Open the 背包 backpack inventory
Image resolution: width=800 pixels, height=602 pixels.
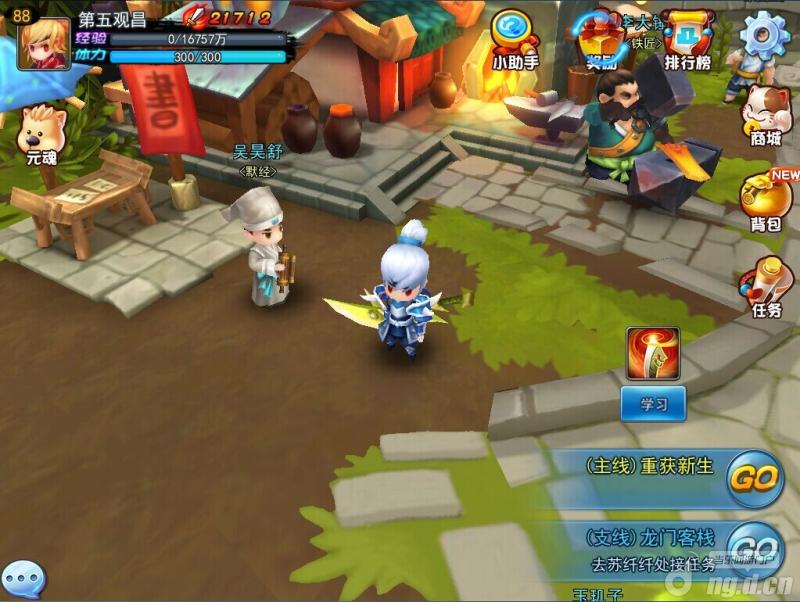pos(766,197)
